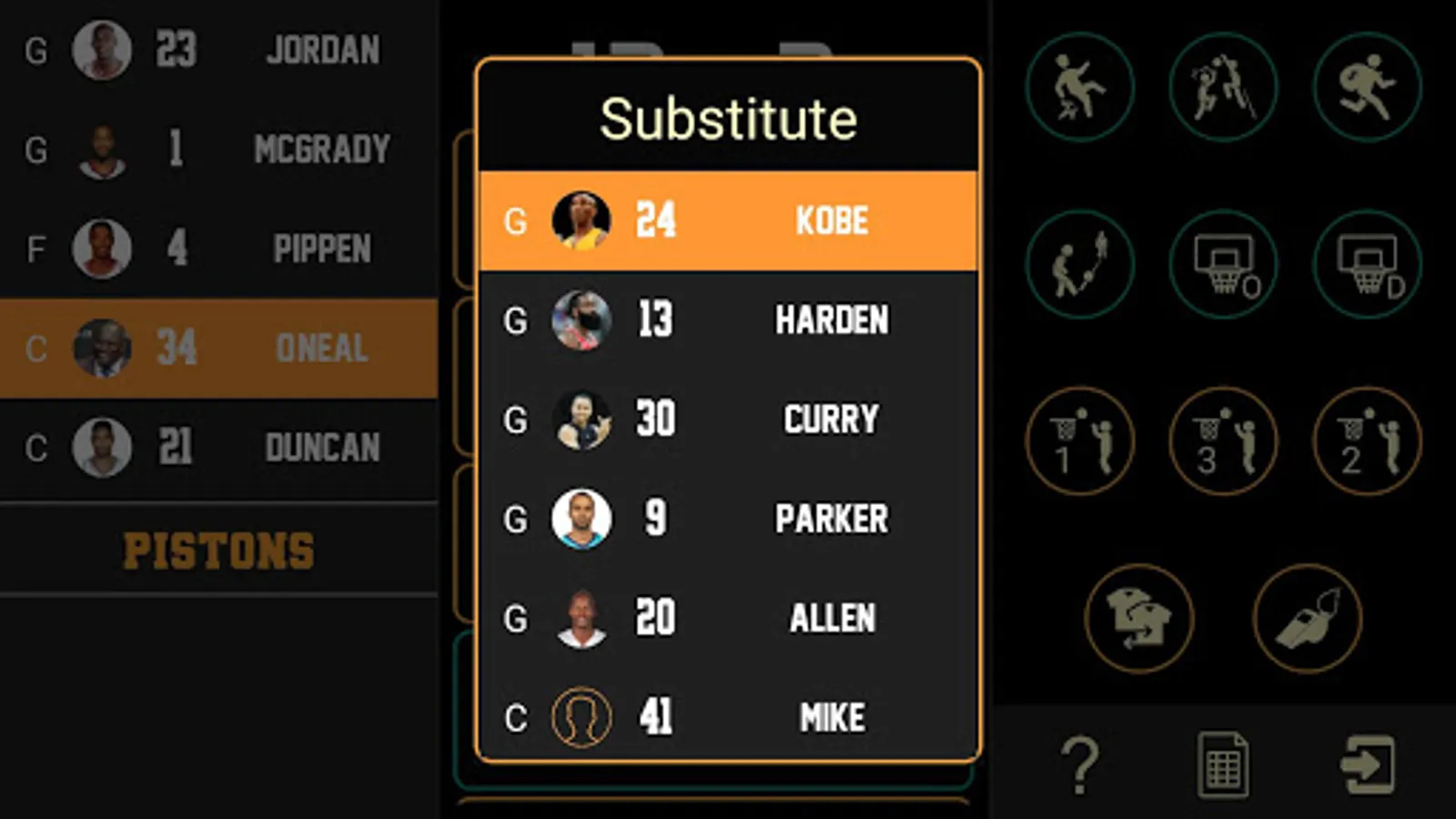Record a three-point shot
Screen dimensions: 1456x819
point(1223,441)
